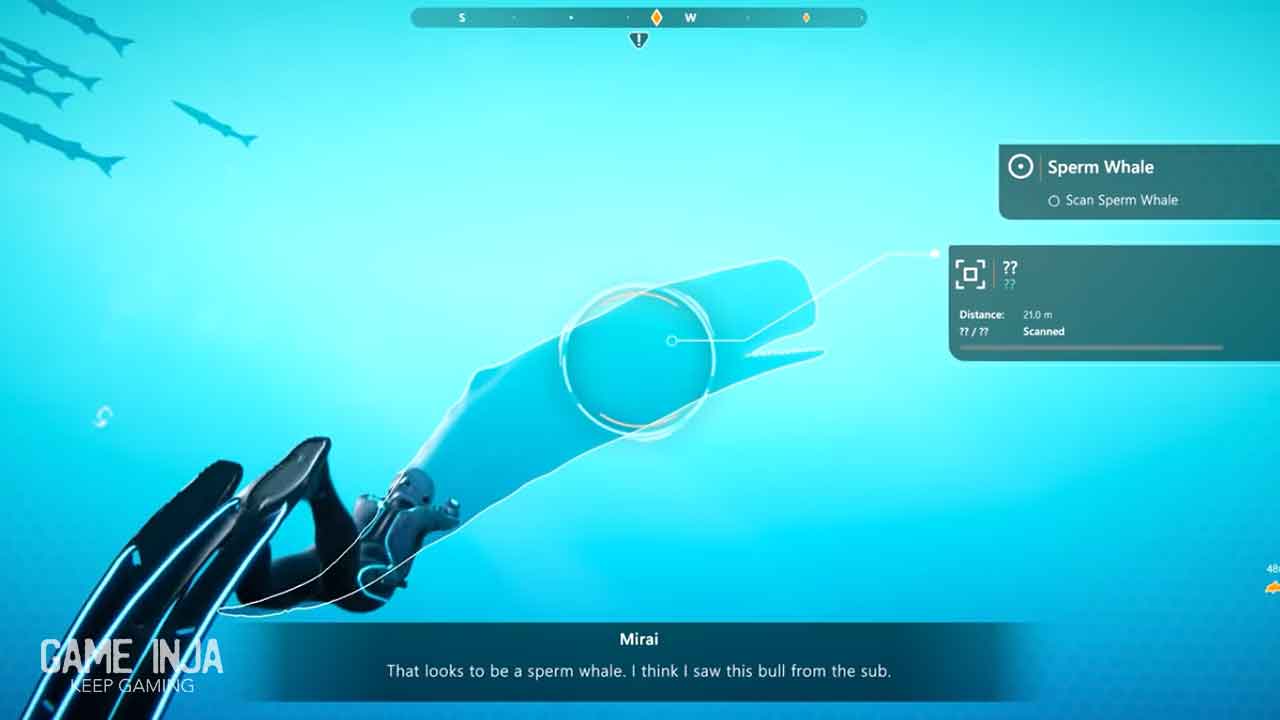Select the target icon beside Sperm Whale title
This screenshot has height=720, width=1280.
coord(1020,167)
